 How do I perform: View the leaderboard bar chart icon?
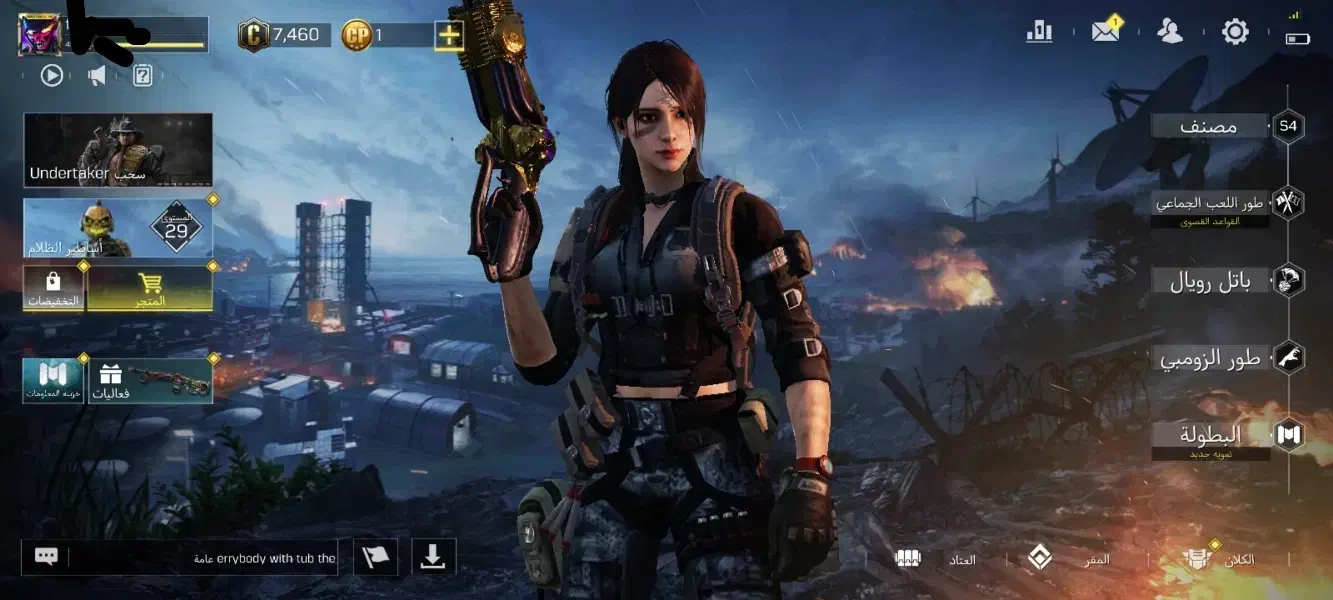pyautogui.click(x=1039, y=32)
